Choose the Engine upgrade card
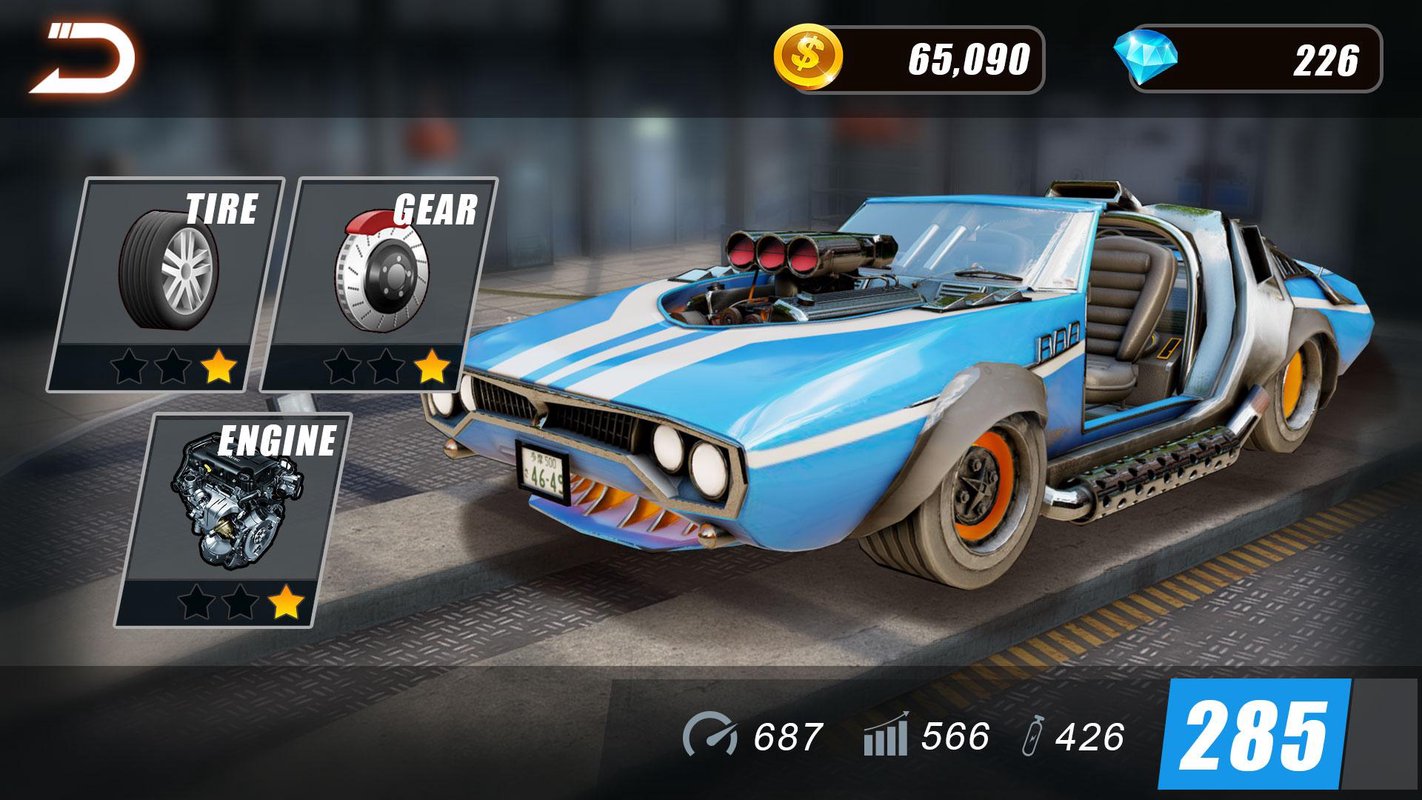 point(235,518)
